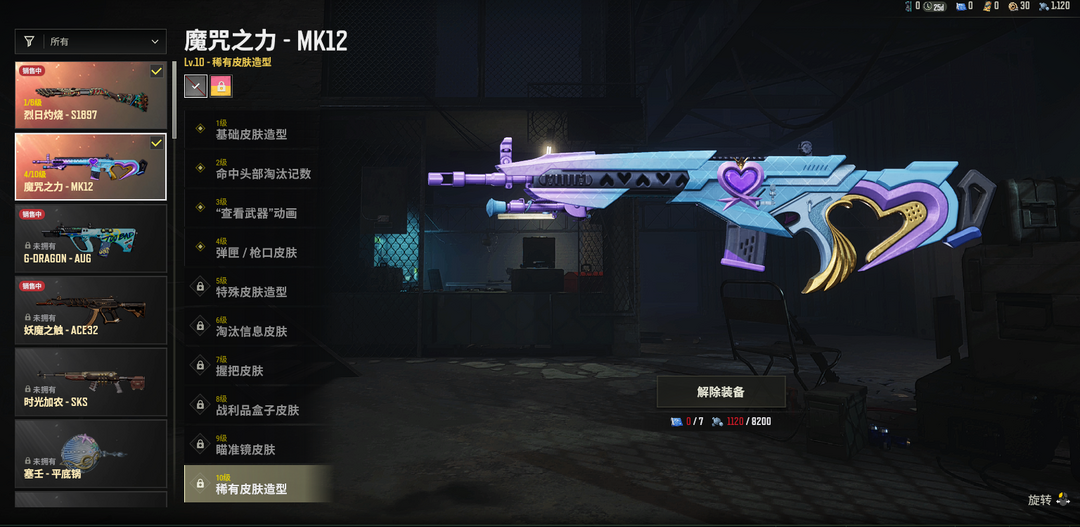
Task: Click the 解除装备 button
Action: coord(720,392)
